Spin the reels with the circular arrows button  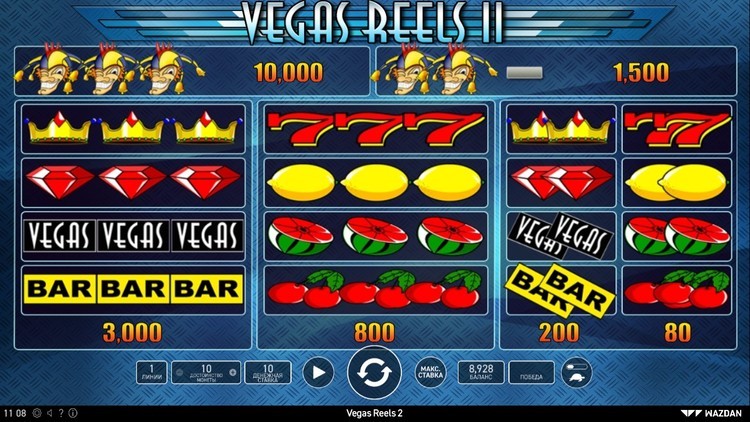click(374, 373)
